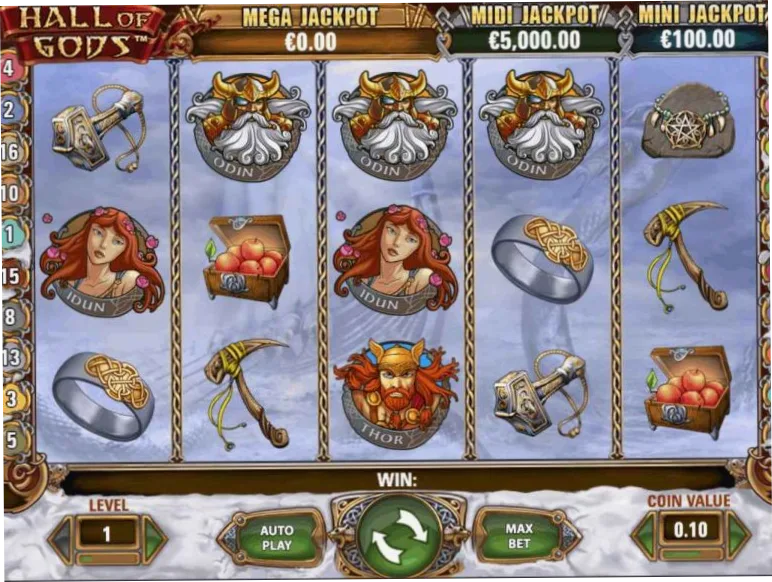Raise the Coin Value with right arrow
The height and width of the screenshot is (582, 772).
coord(737,534)
